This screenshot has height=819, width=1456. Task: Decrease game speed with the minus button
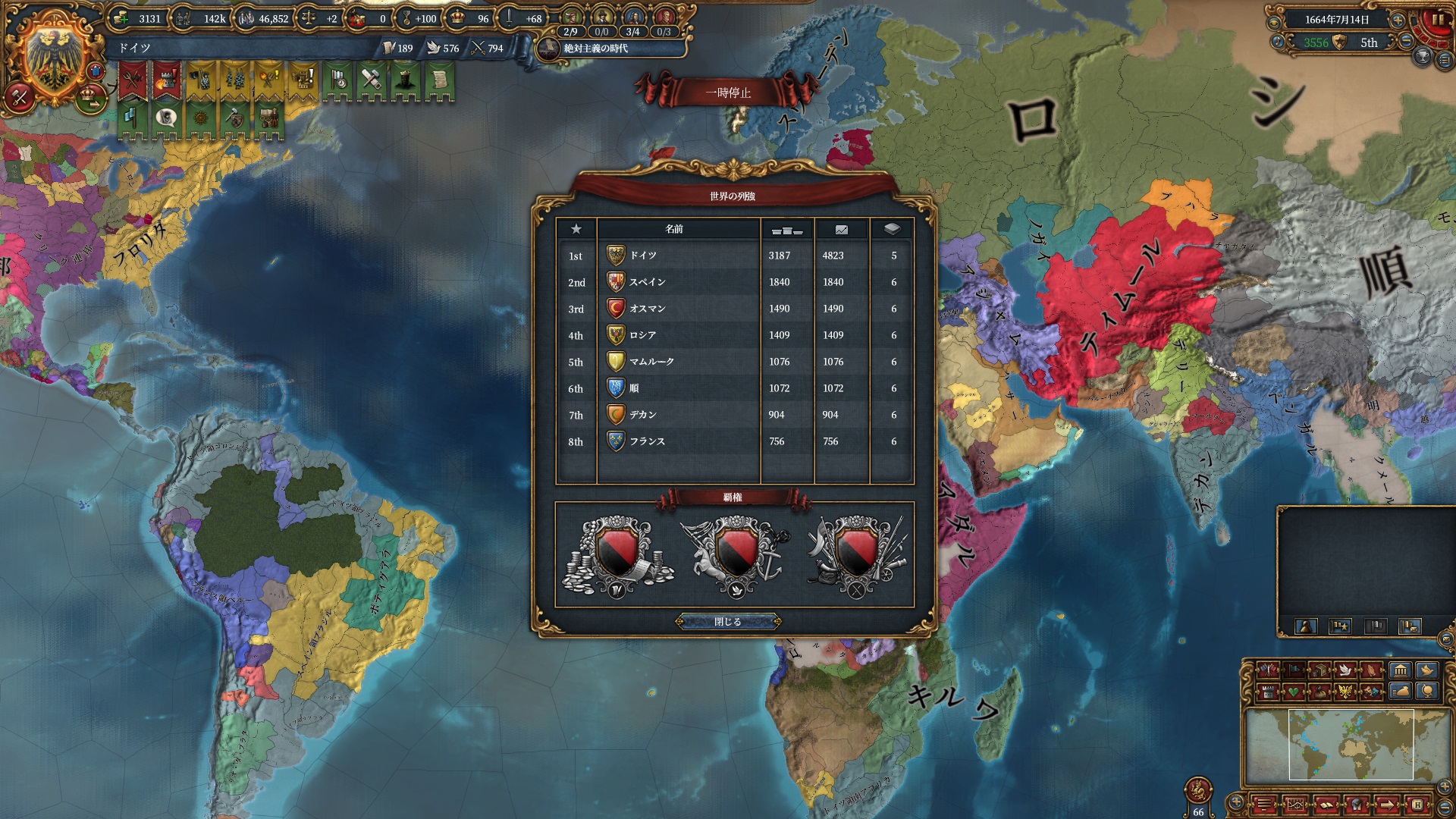[1405, 42]
